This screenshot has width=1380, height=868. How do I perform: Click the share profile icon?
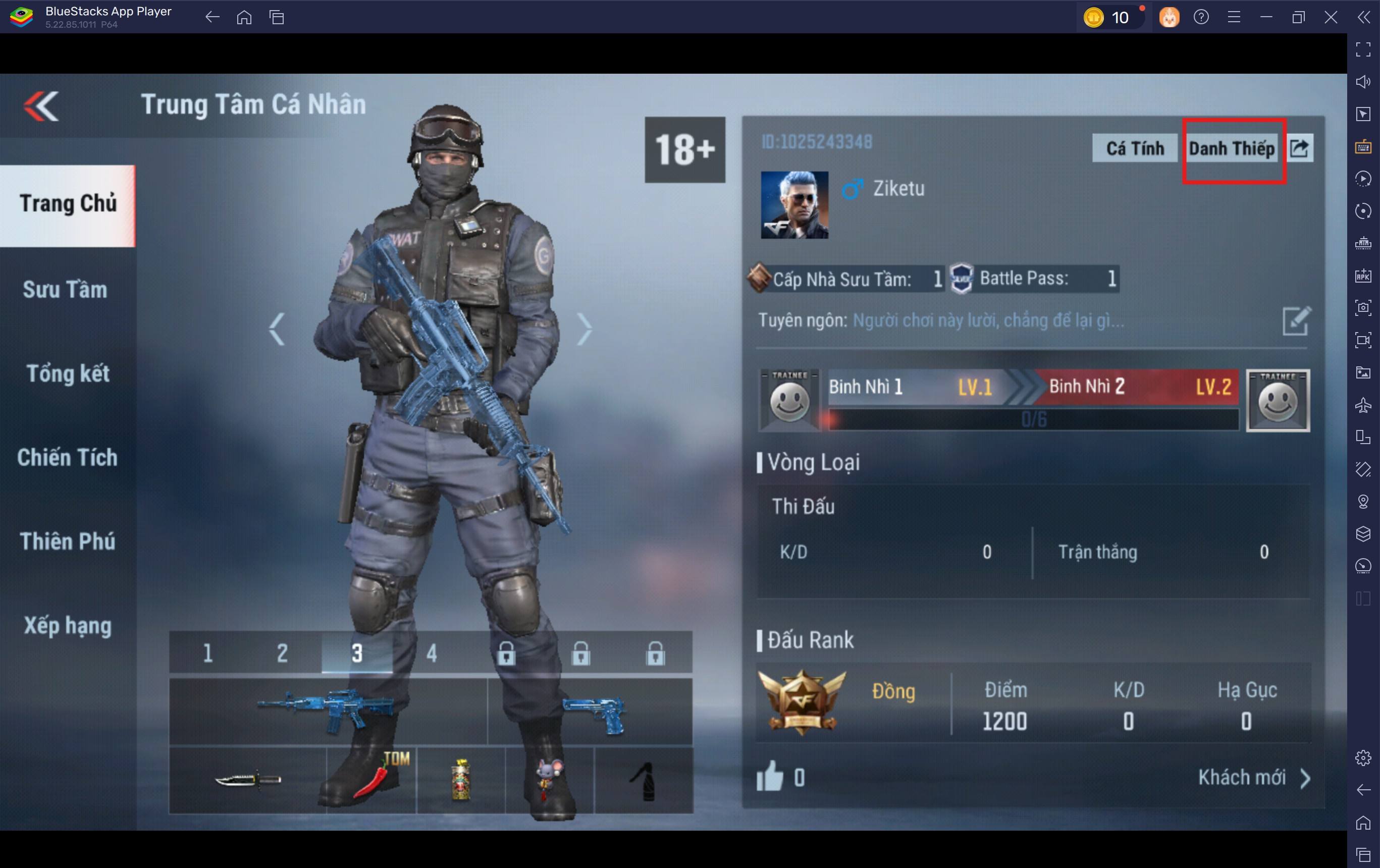pyautogui.click(x=1300, y=148)
